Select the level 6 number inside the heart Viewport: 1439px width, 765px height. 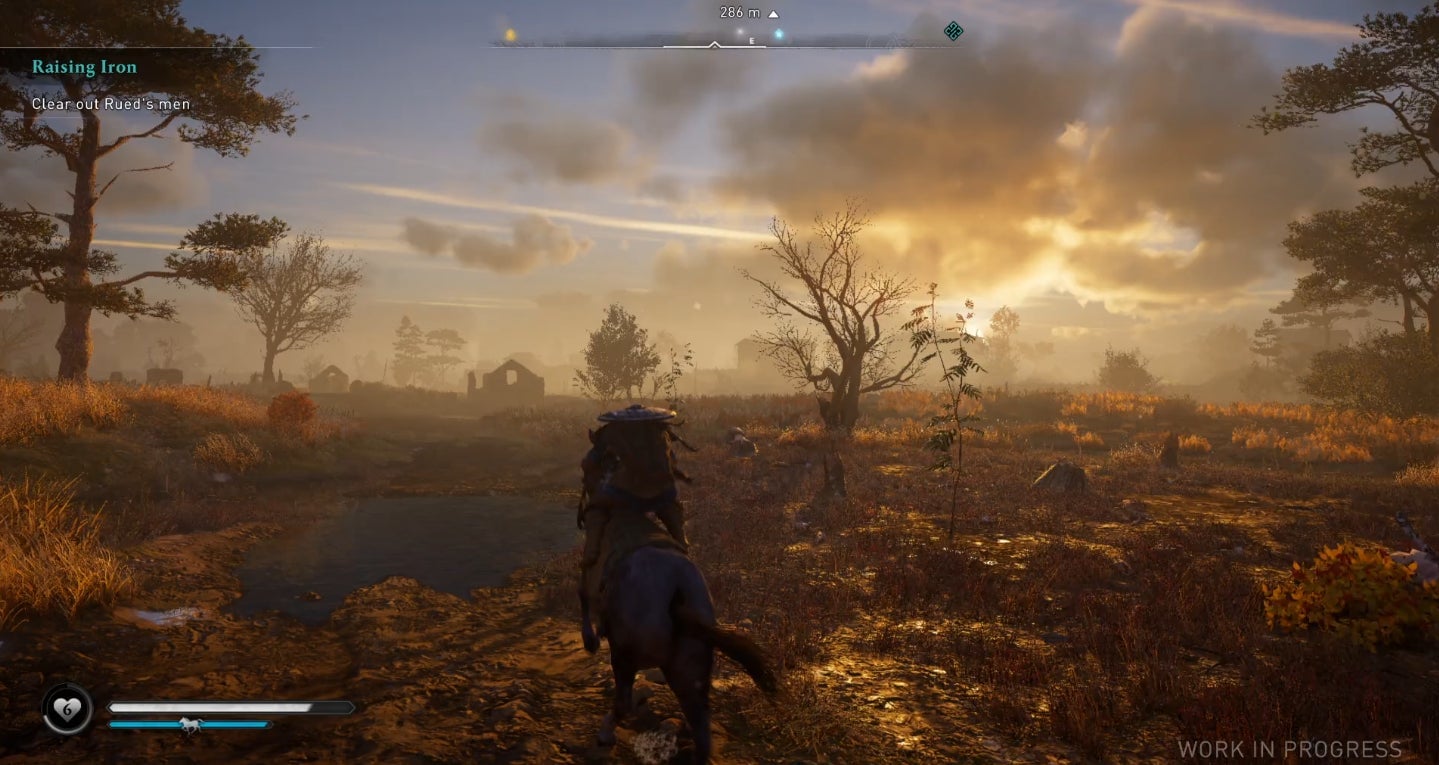(67, 708)
